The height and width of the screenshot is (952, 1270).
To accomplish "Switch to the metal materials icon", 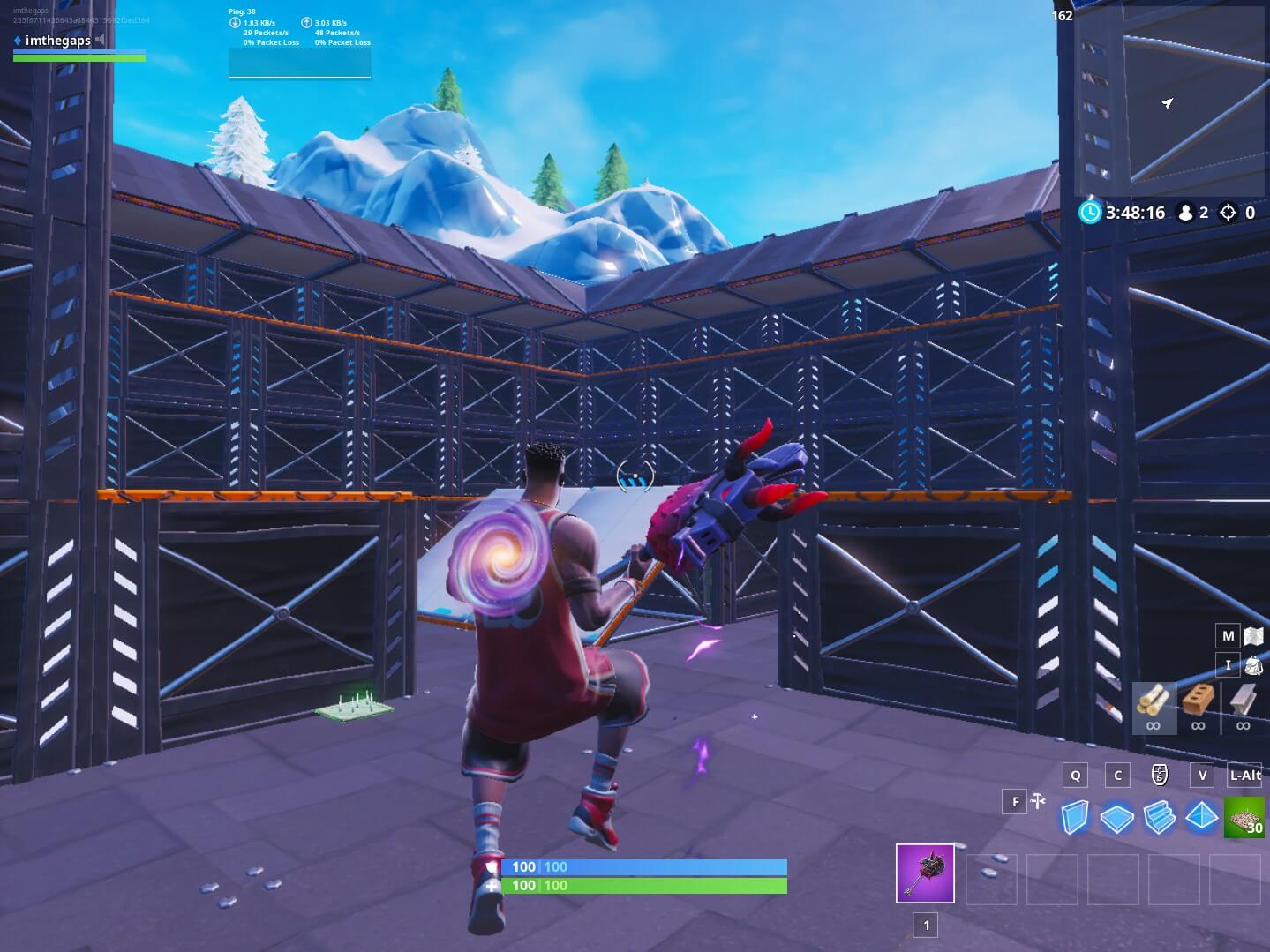I will (1244, 701).
